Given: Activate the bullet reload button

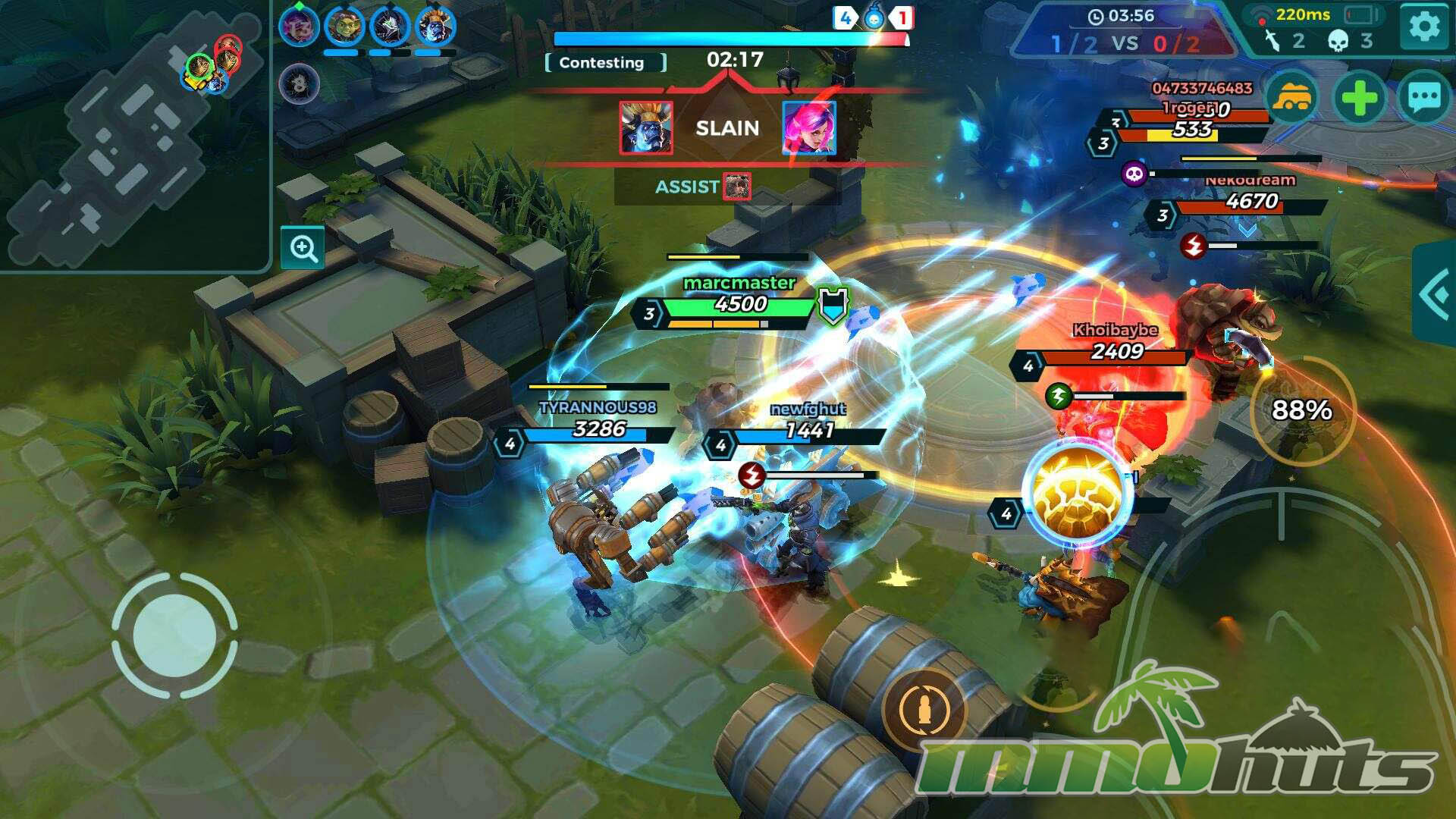Looking at the screenshot, I should point(924,710).
